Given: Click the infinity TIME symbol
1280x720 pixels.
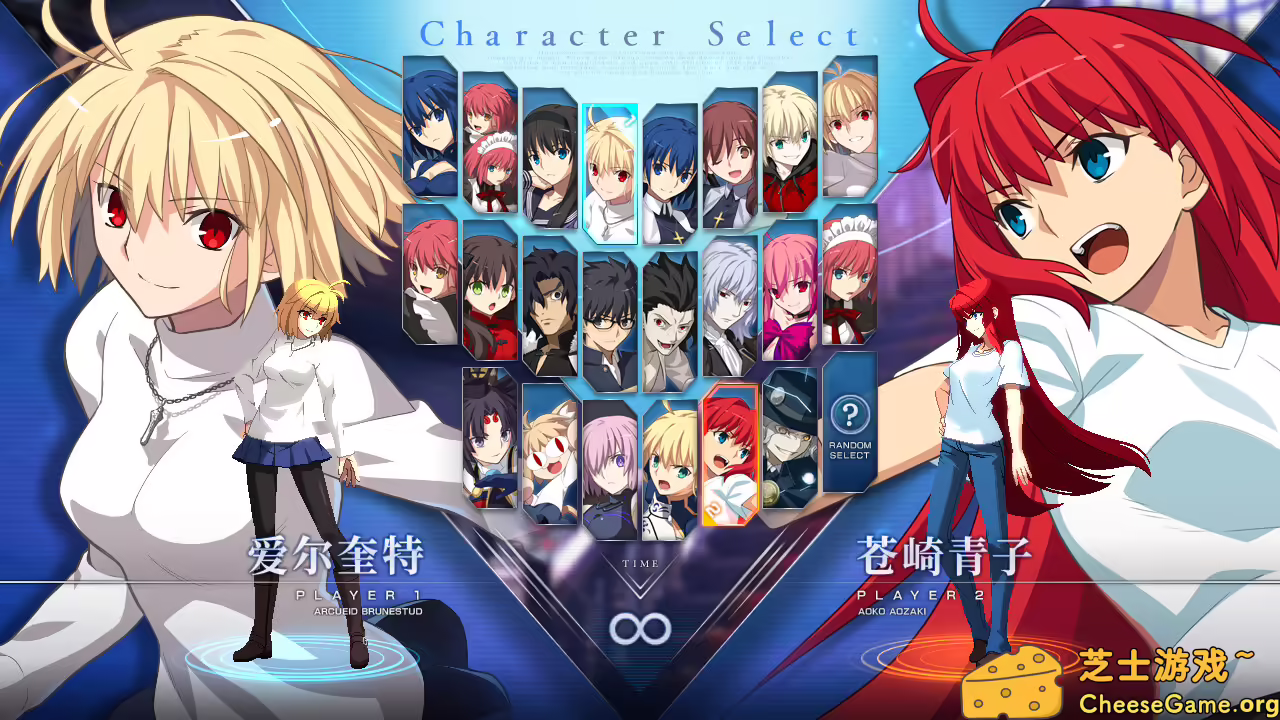Looking at the screenshot, I should pyautogui.click(x=640, y=630).
